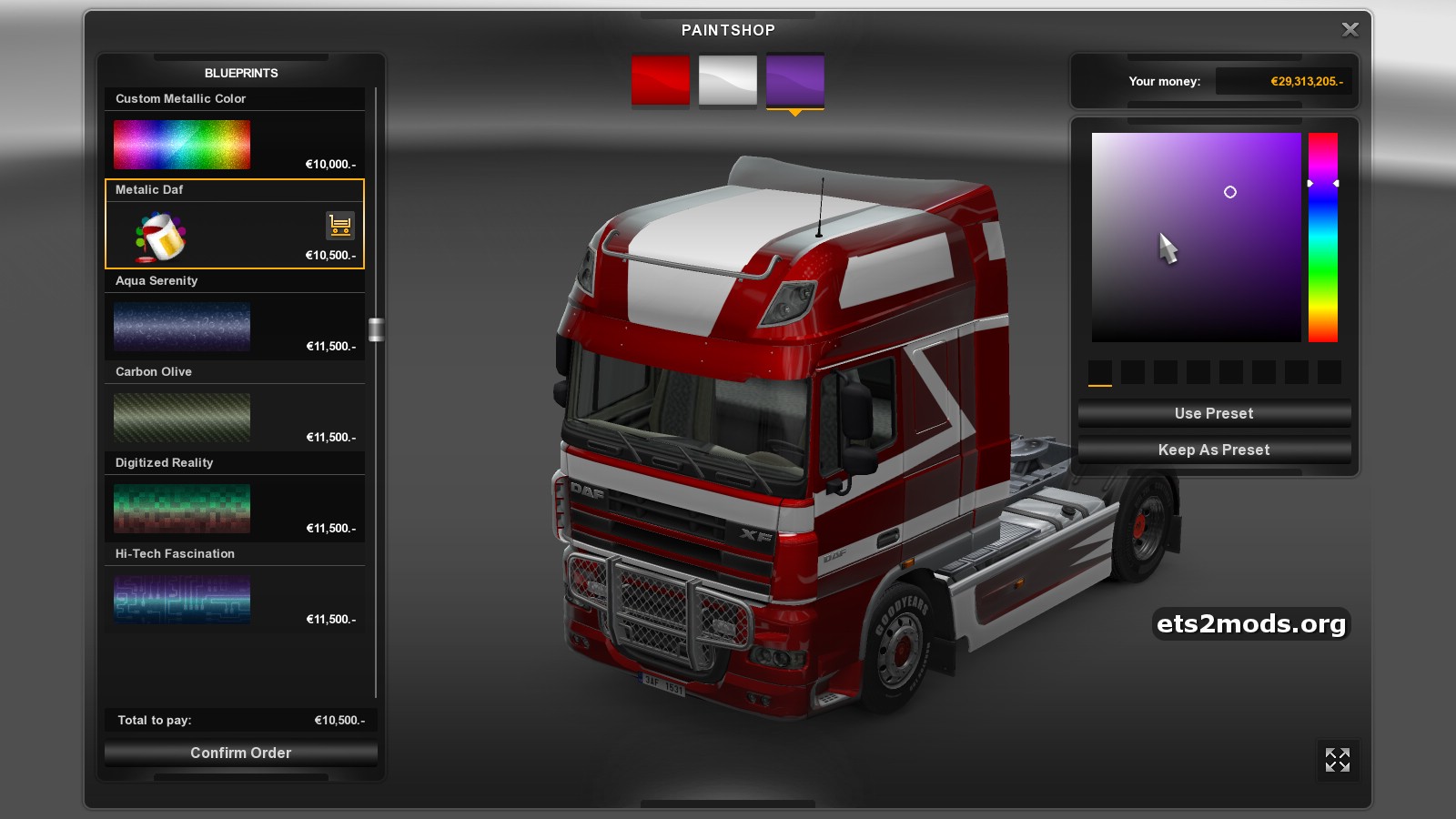Pick a shade in the purple color square
The height and width of the screenshot is (819, 1456).
click(x=1196, y=237)
